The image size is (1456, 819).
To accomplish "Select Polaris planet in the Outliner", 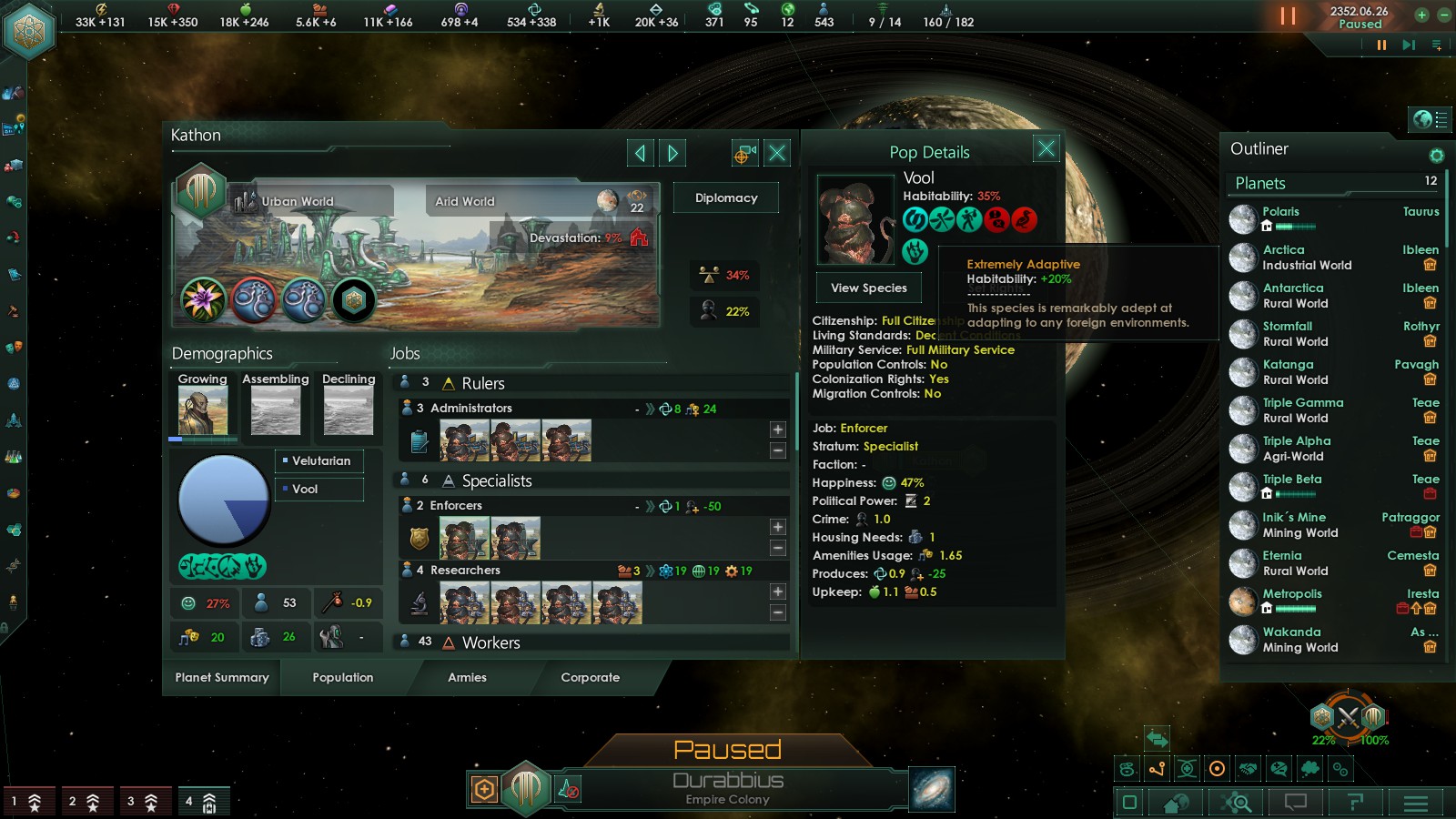I will click(x=1280, y=212).
